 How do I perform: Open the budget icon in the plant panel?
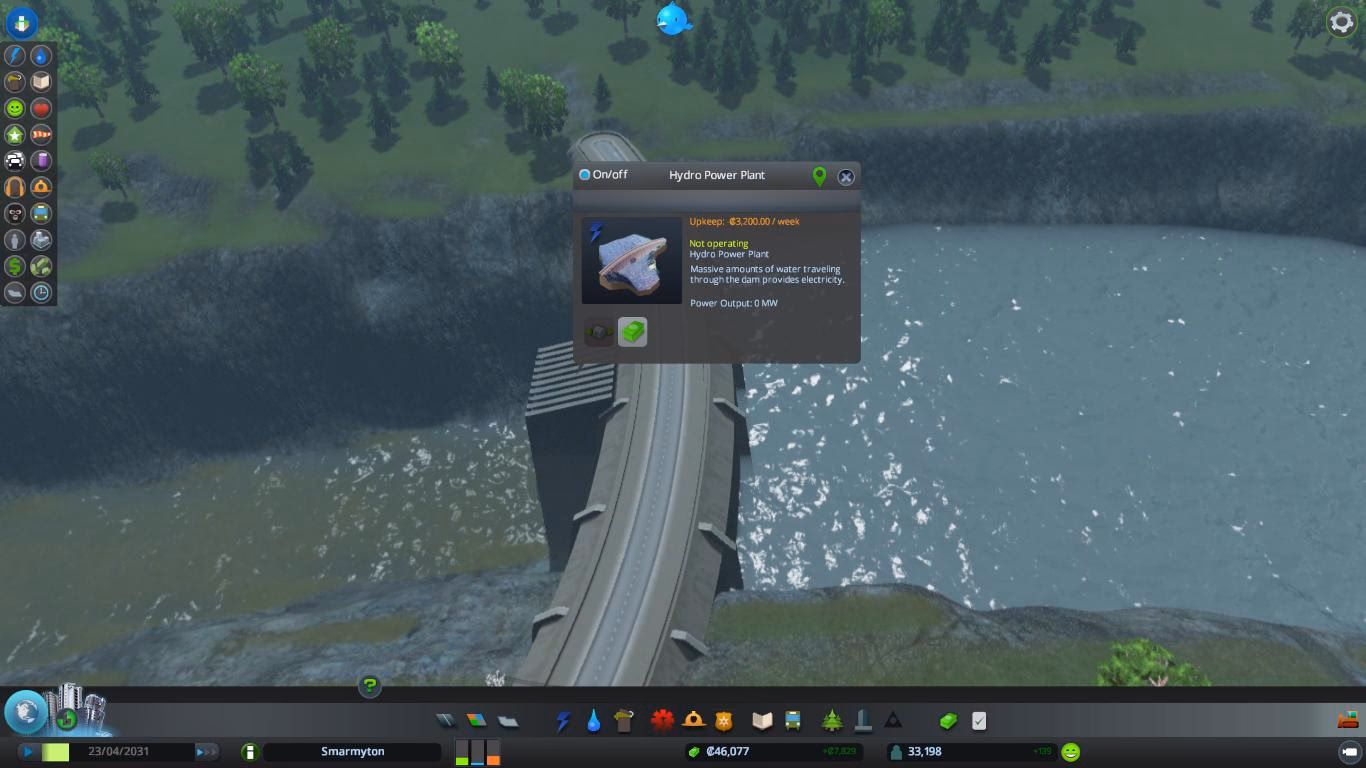click(632, 331)
